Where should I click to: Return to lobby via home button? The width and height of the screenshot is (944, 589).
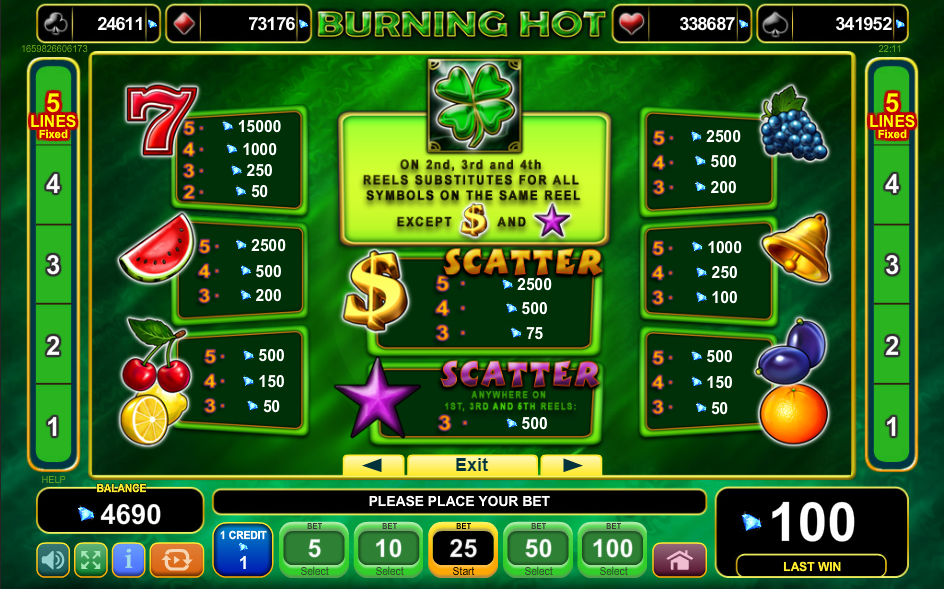click(x=680, y=560)
